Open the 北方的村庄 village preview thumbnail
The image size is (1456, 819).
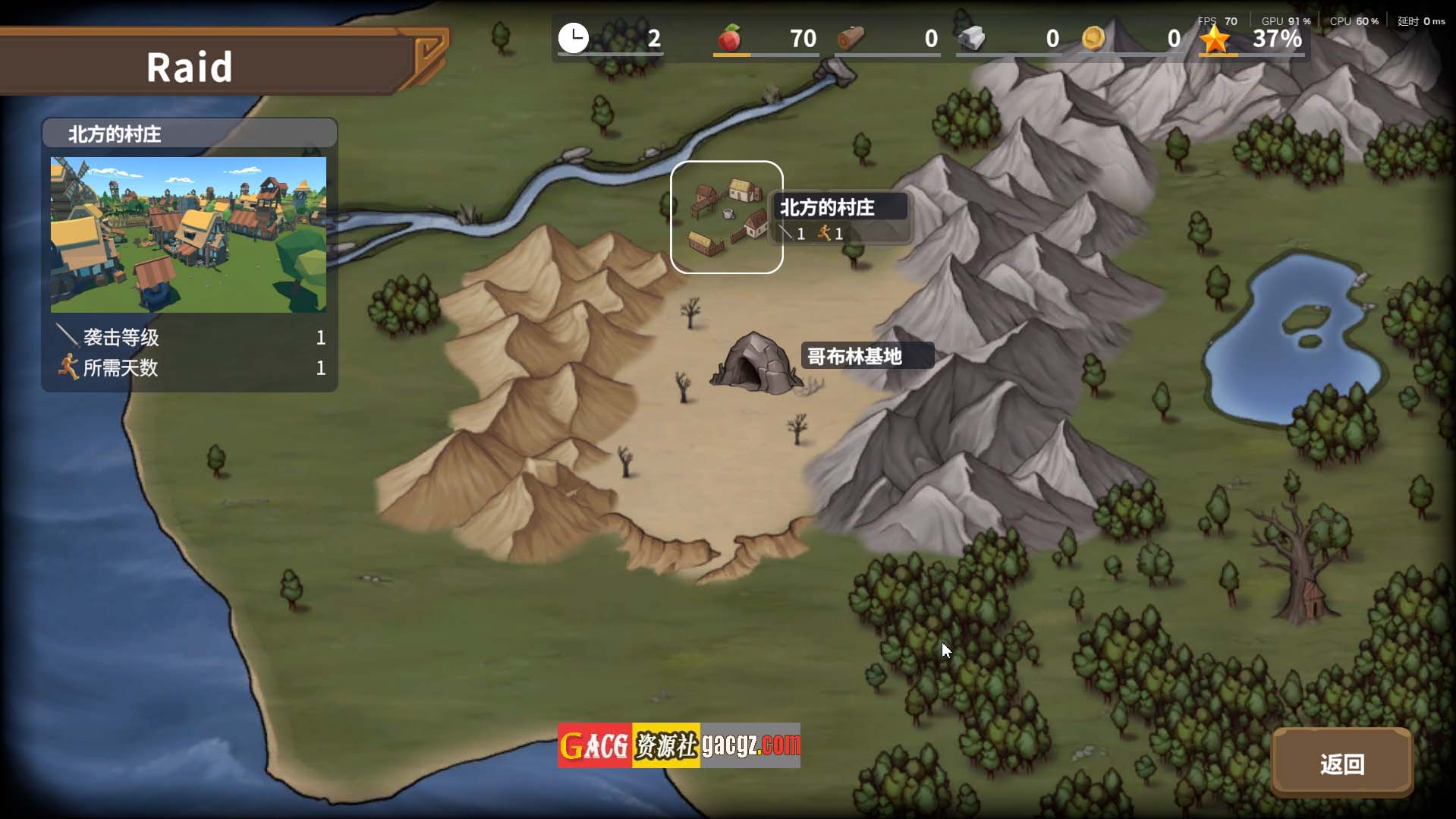click(x=188, y=235)
